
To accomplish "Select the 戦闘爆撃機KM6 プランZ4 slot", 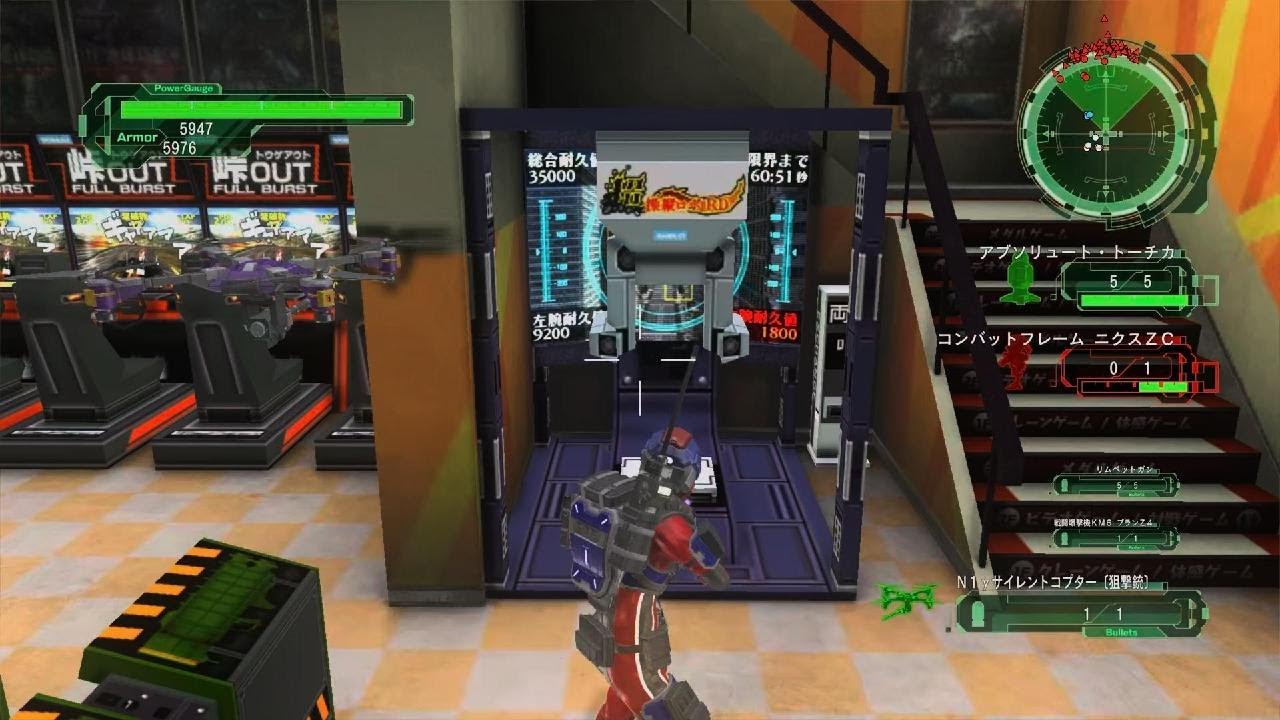I will point(1115,538).
